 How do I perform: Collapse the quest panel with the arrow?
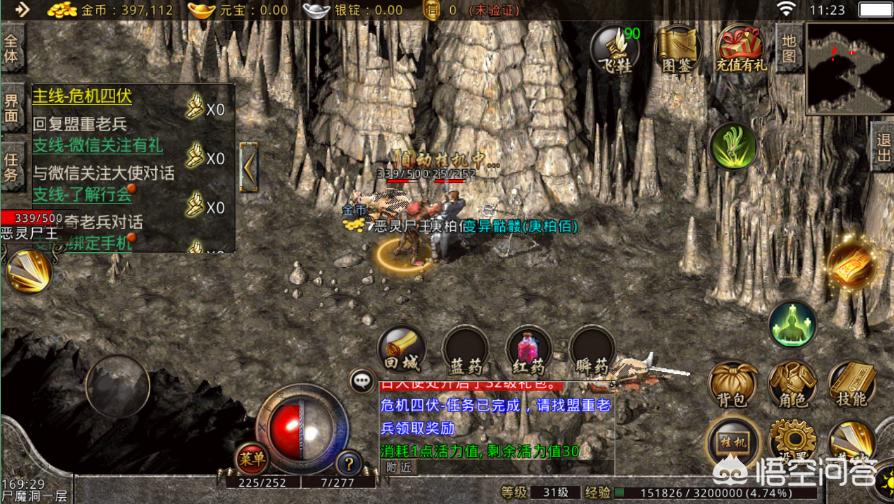point(249,163)
